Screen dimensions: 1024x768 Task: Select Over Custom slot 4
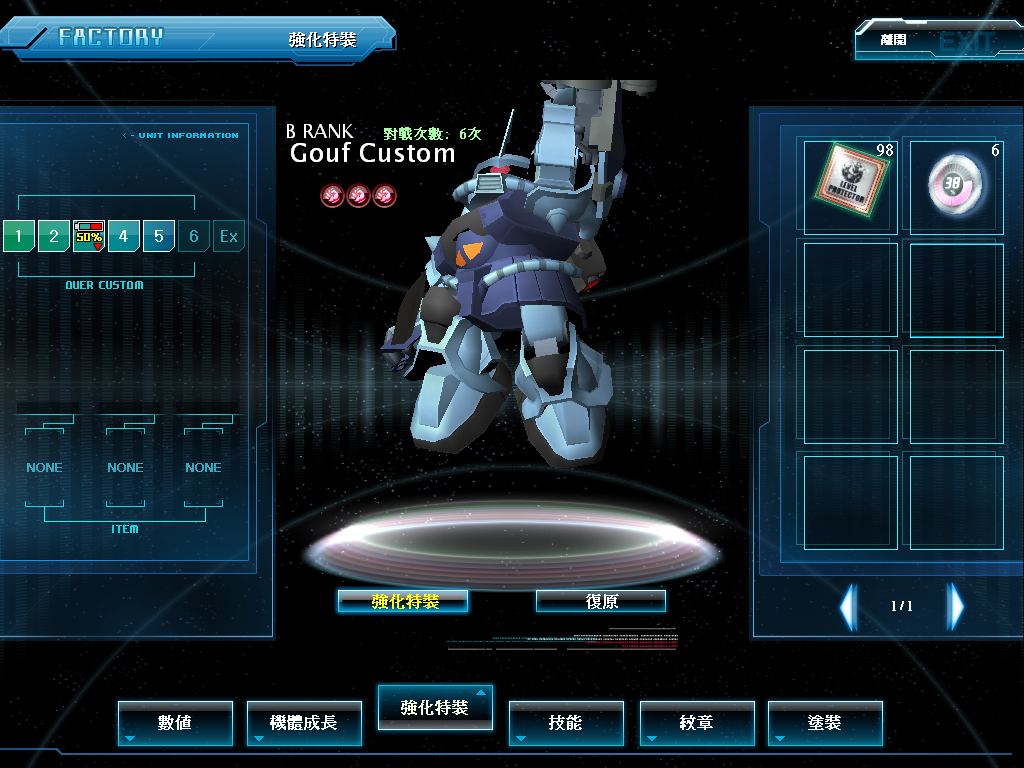coord(124,237)
